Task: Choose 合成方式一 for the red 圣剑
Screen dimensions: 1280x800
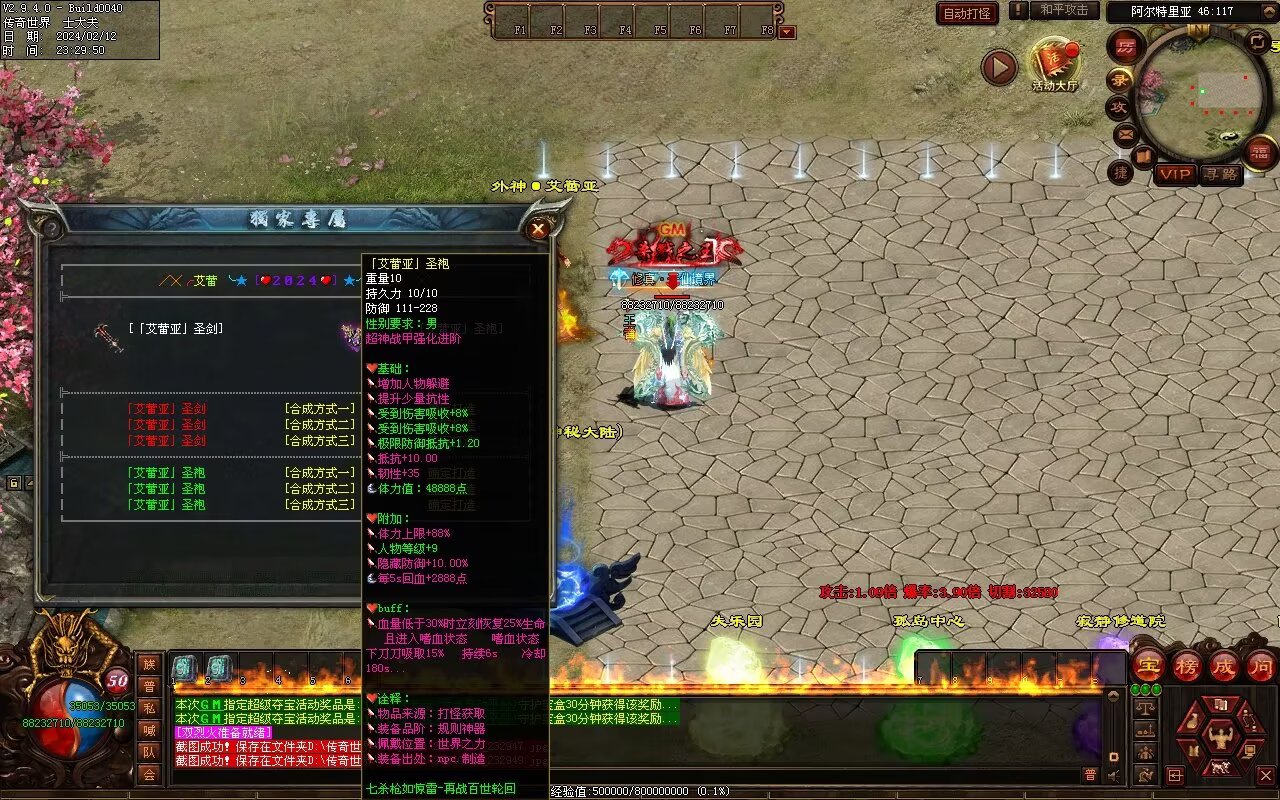Action: tap(319, 409)
